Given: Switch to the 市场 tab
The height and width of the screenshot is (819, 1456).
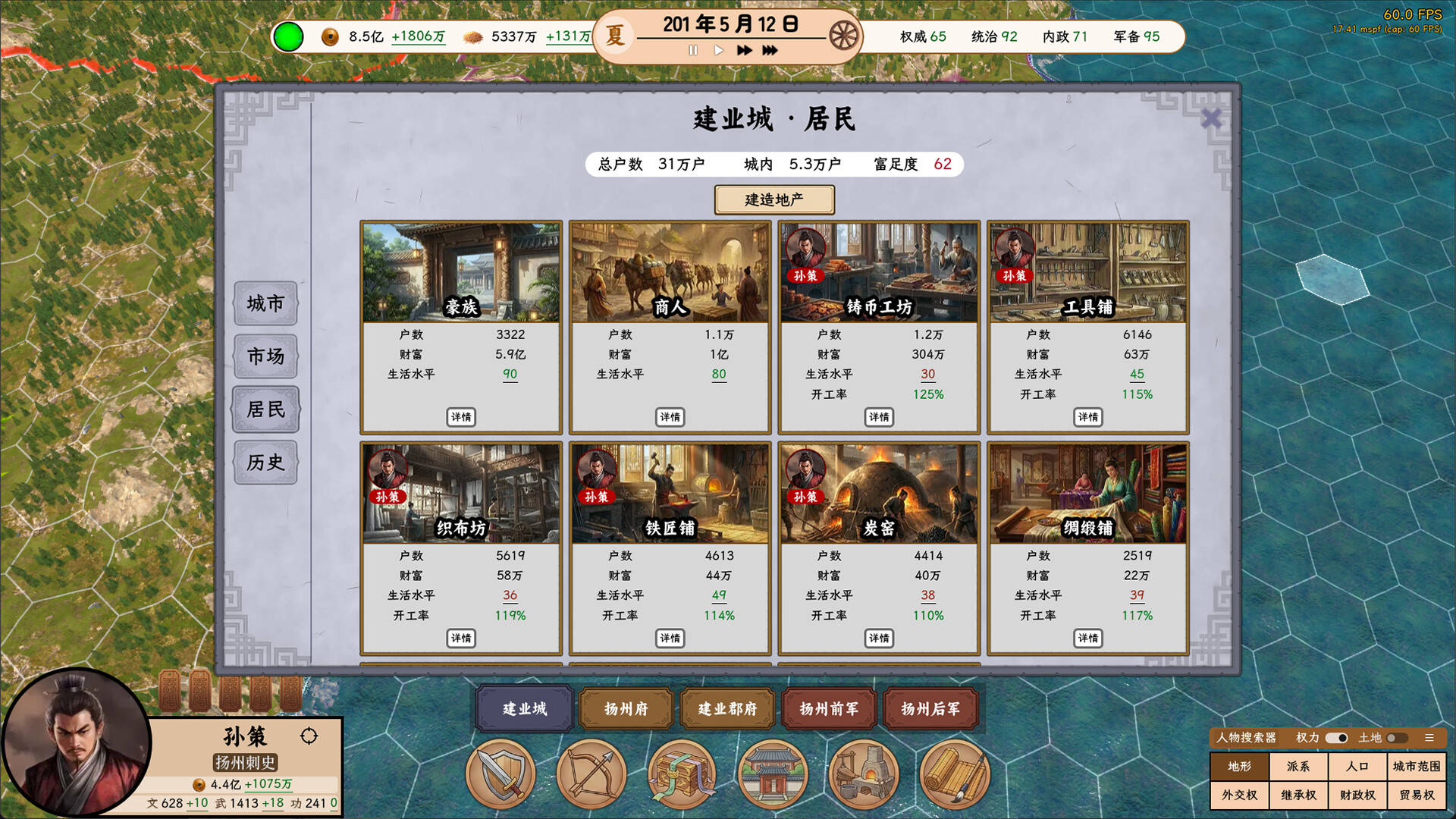Looking at the screenshot, I should point(265,356).
